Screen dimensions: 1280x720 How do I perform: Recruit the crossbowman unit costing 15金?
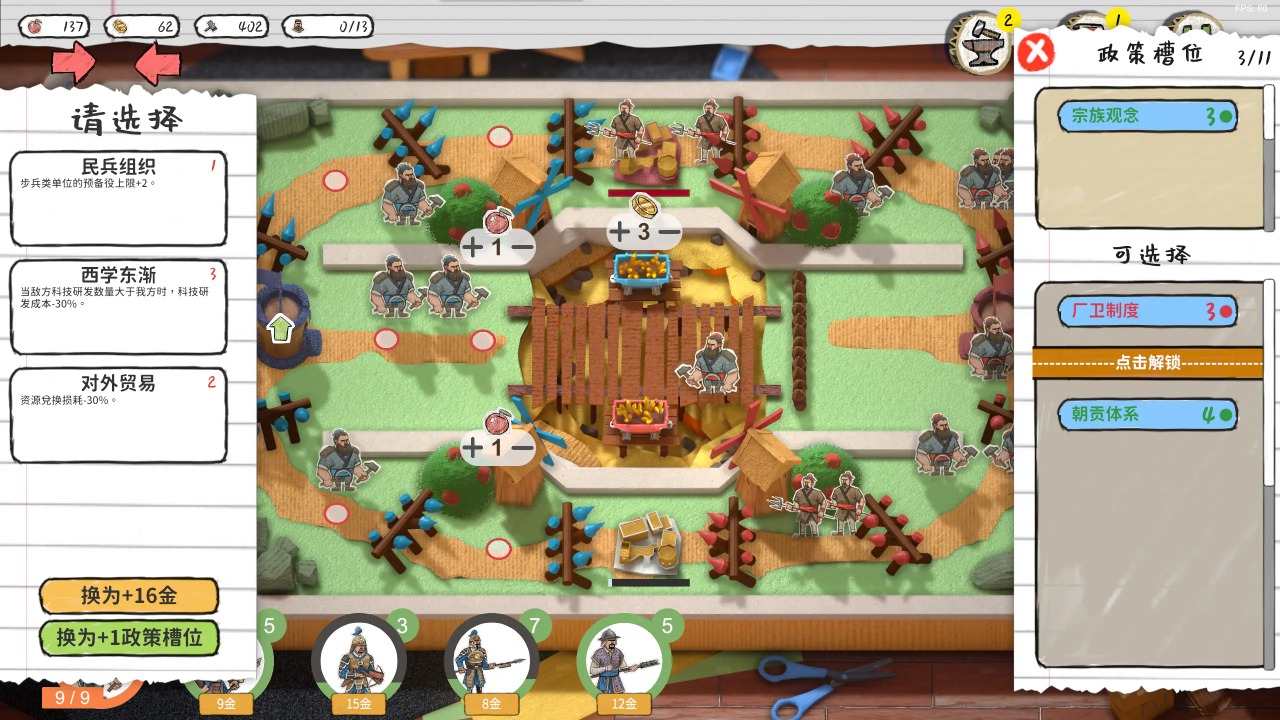tap(358, 660)
